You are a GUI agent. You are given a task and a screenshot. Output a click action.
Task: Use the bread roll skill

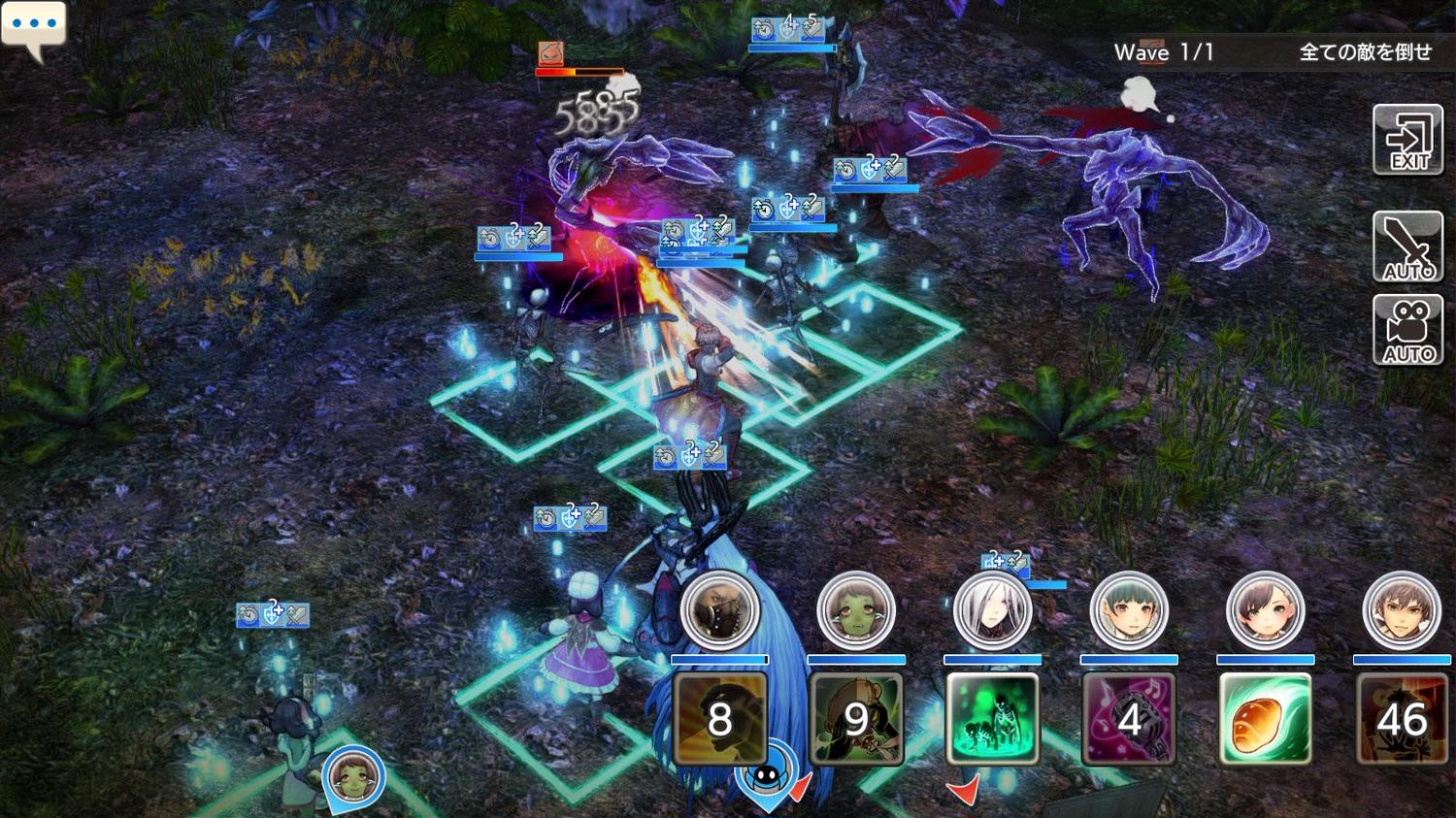click(1265, 718)
